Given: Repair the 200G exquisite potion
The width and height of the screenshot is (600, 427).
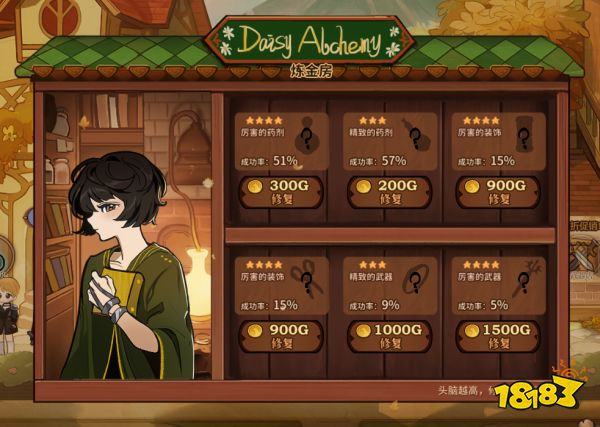Looking at the screenshot, I should click(x=387, y=192).
